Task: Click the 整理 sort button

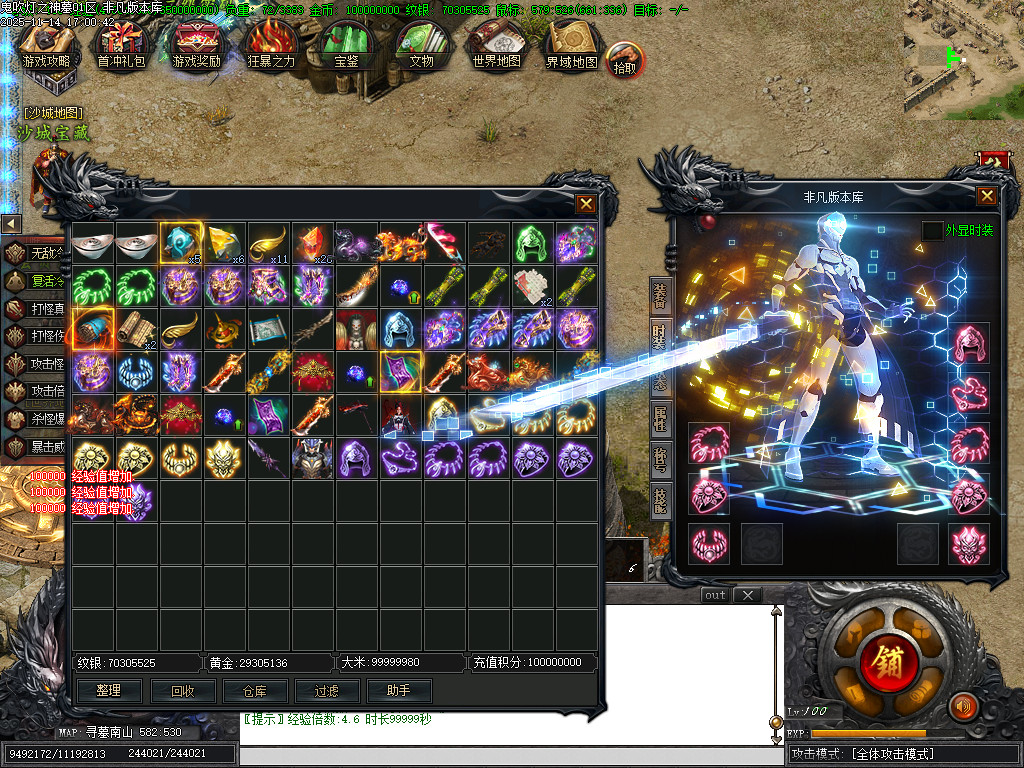Action: tap(109, 690)
